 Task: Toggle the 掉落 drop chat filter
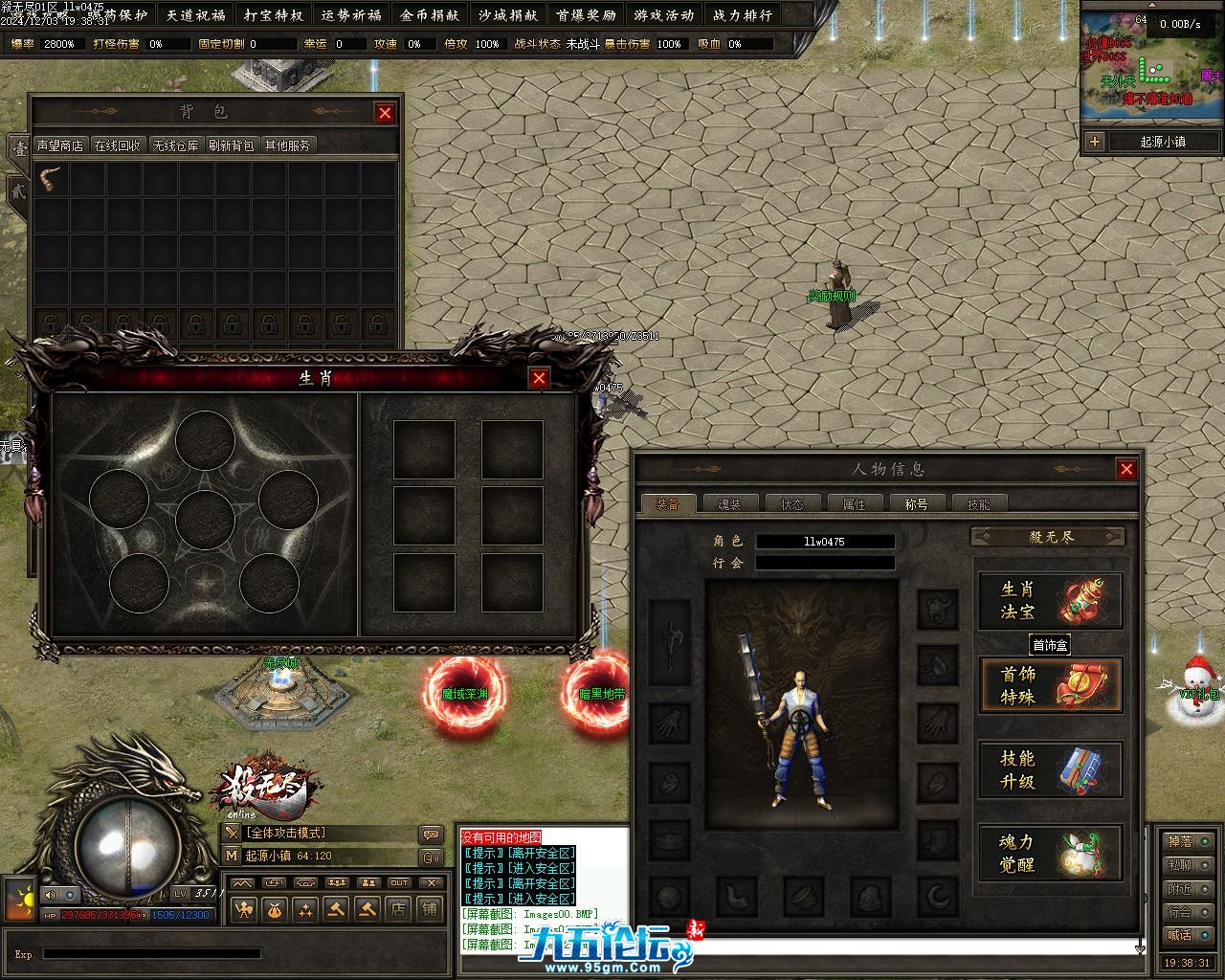[x=1189, y=842]
